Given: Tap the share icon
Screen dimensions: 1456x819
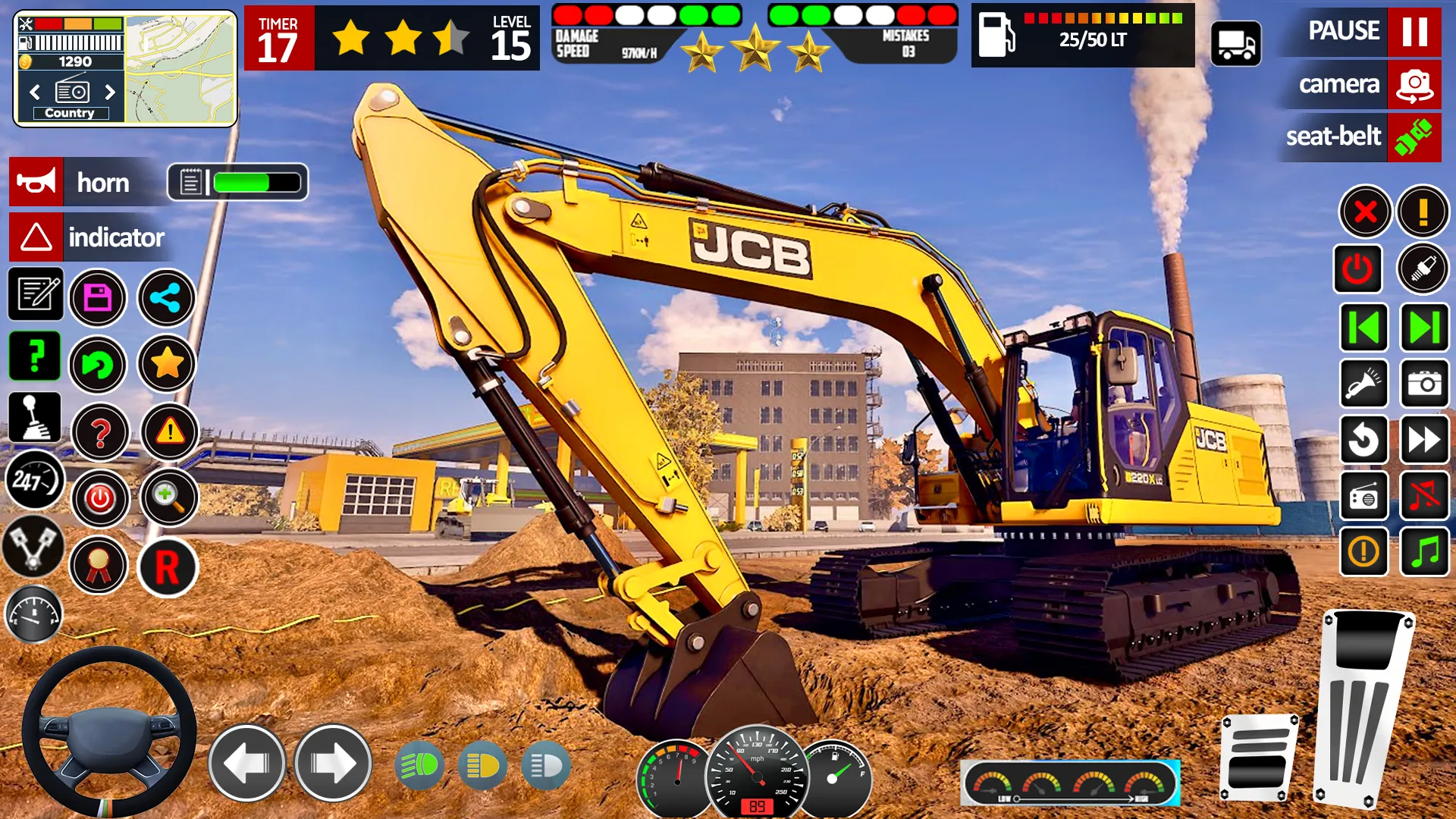Looking at the screenshot, I should click(166, 295).
